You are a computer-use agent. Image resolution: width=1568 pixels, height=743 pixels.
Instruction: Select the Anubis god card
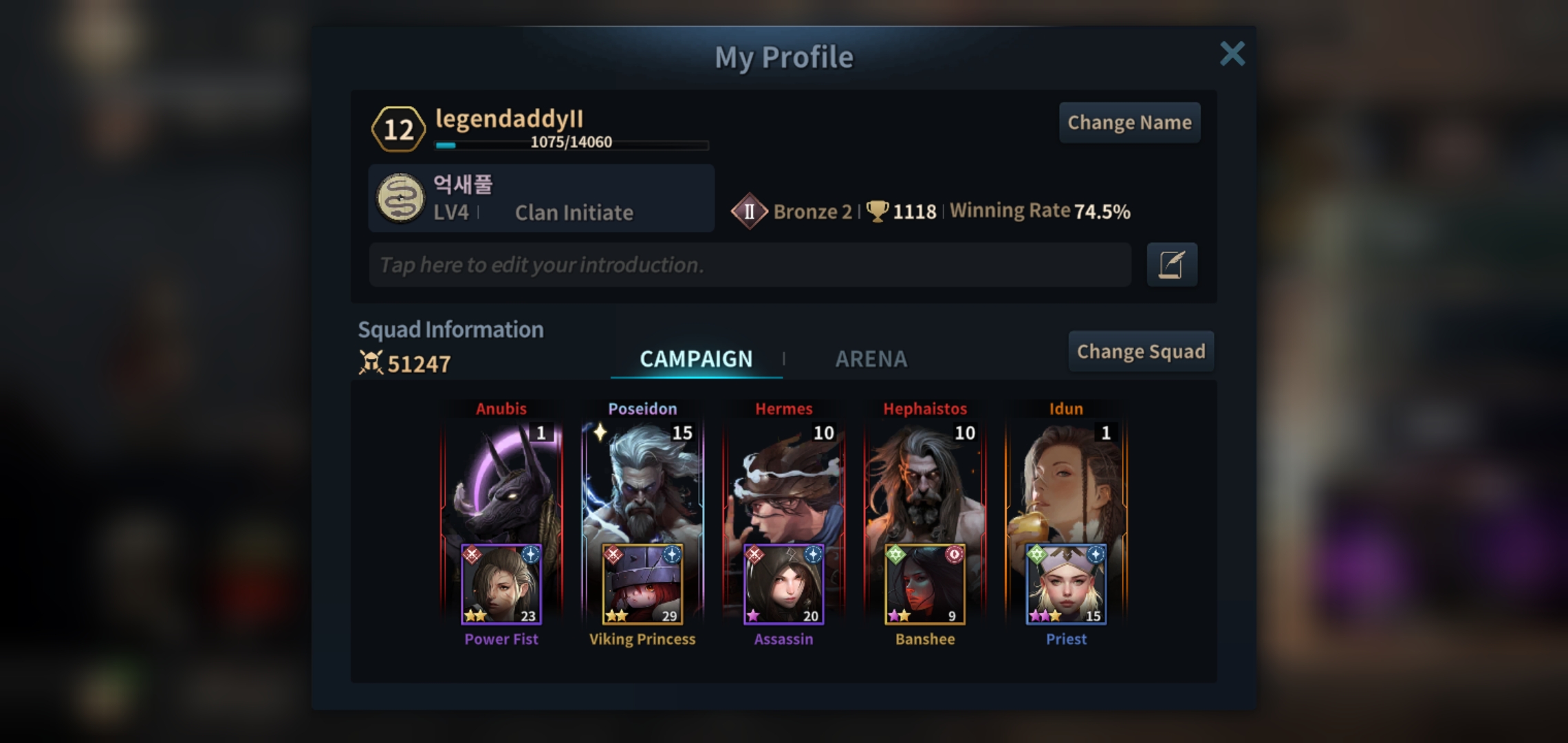point(501,482)
